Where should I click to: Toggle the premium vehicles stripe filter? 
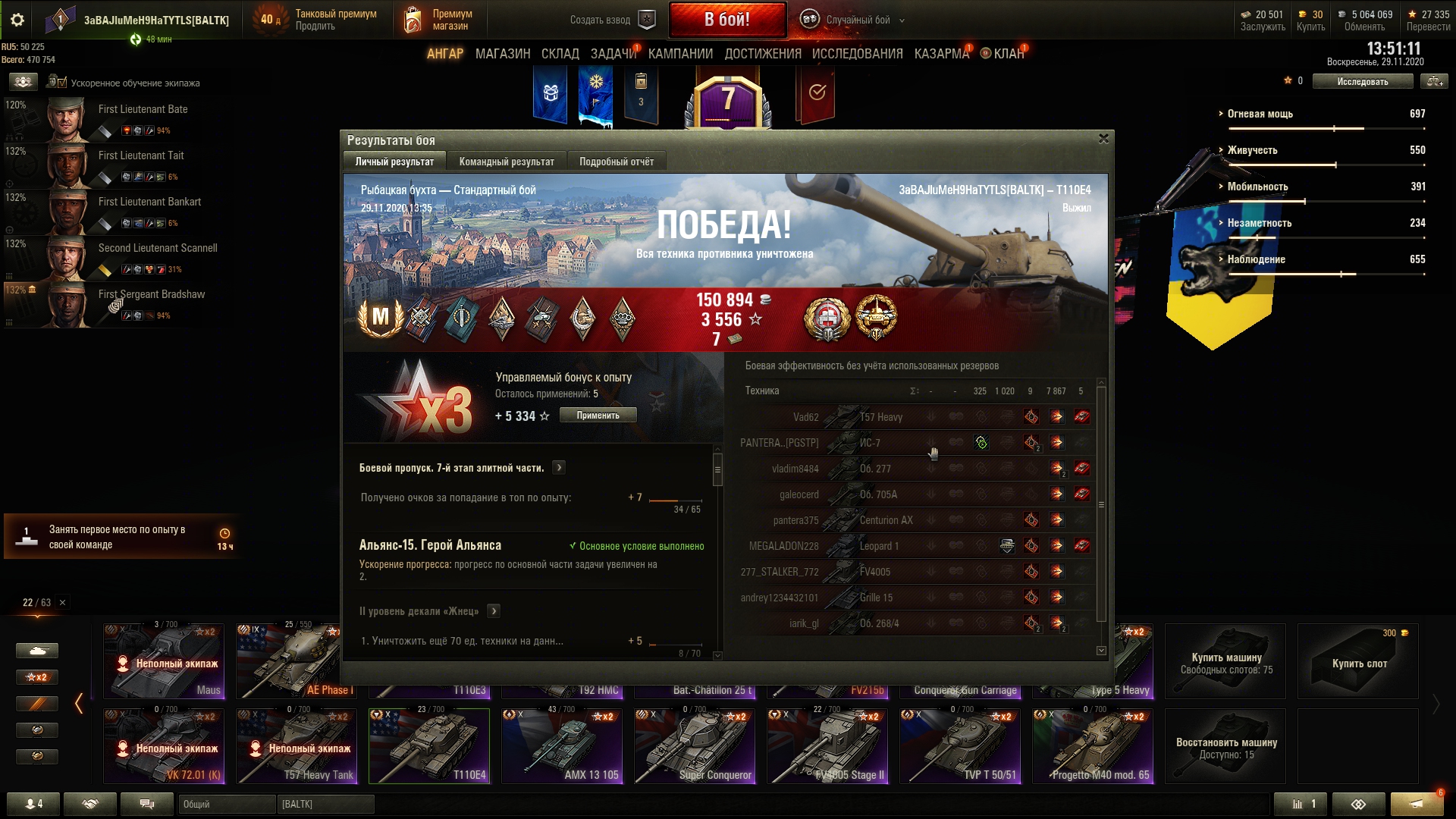pyautogui.click(x=37, y=703)
